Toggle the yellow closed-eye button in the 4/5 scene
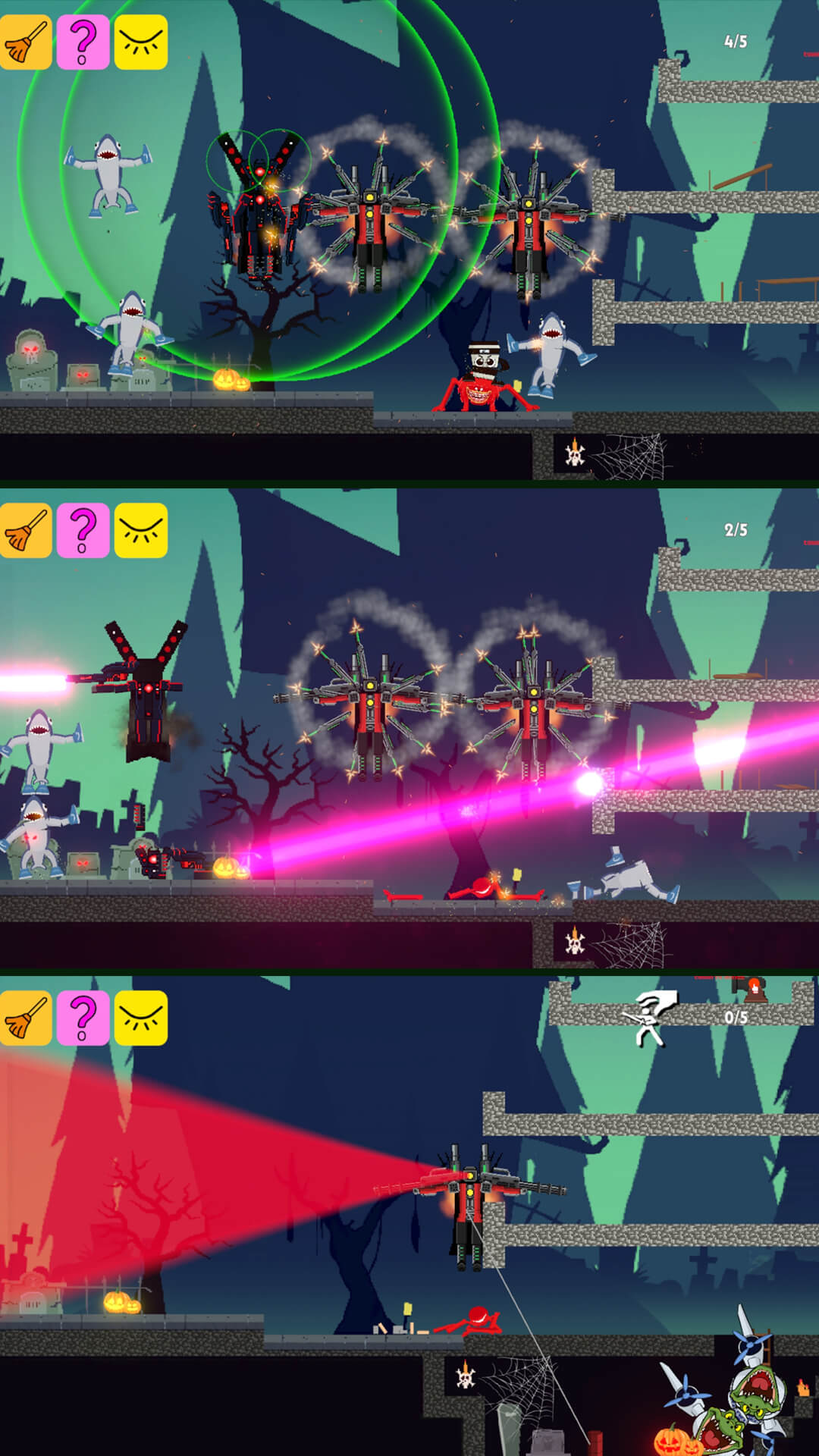 coord(140,42)
